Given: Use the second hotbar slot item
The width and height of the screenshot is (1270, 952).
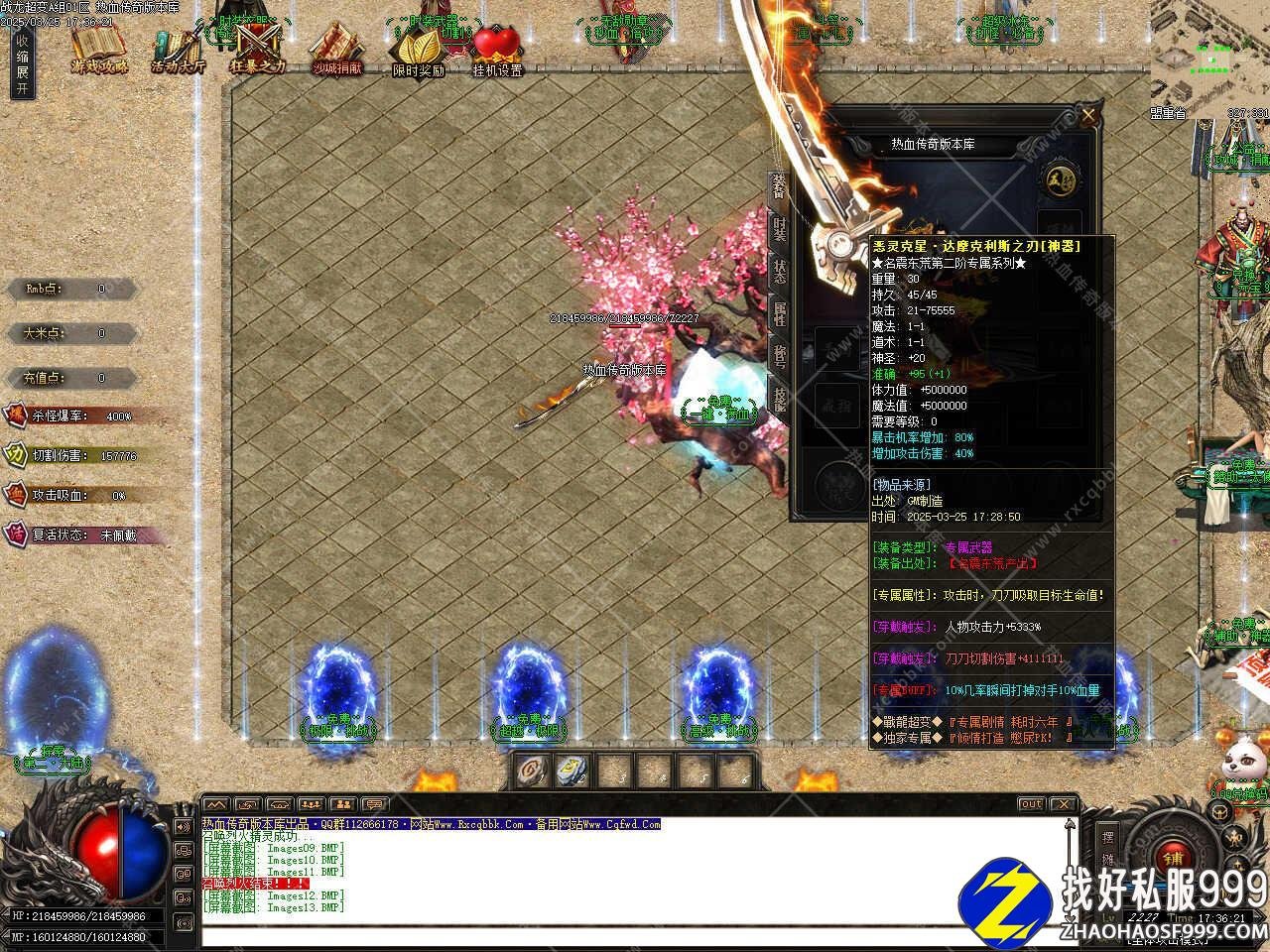Looking at the screenshot, I should (x=572, y=770).
